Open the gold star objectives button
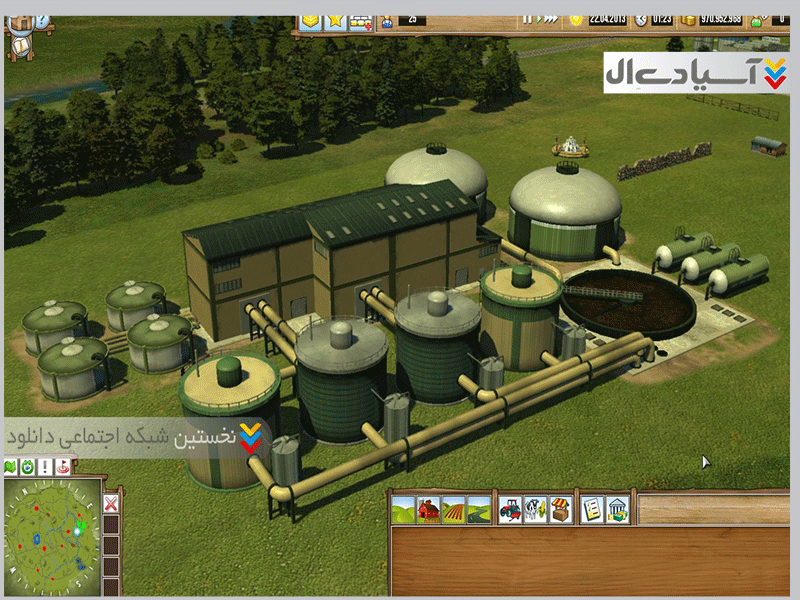 coord(335,19)
